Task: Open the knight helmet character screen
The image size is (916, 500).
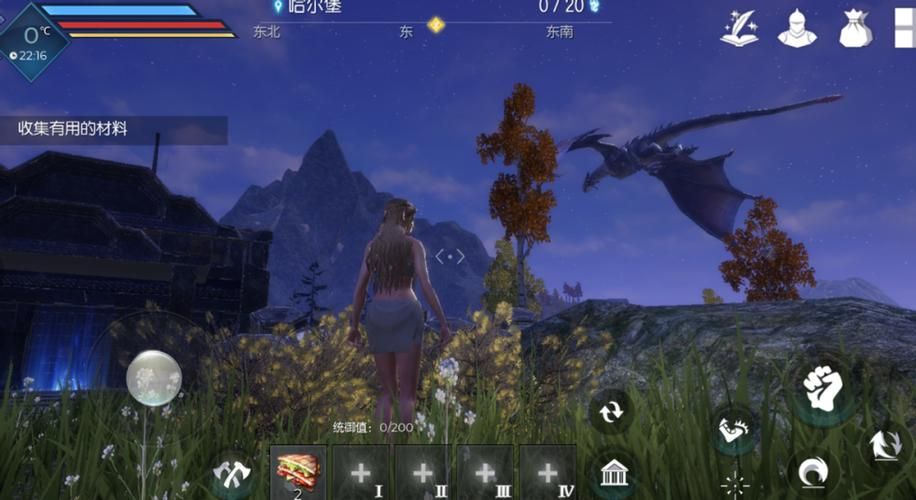Action: 797,28
